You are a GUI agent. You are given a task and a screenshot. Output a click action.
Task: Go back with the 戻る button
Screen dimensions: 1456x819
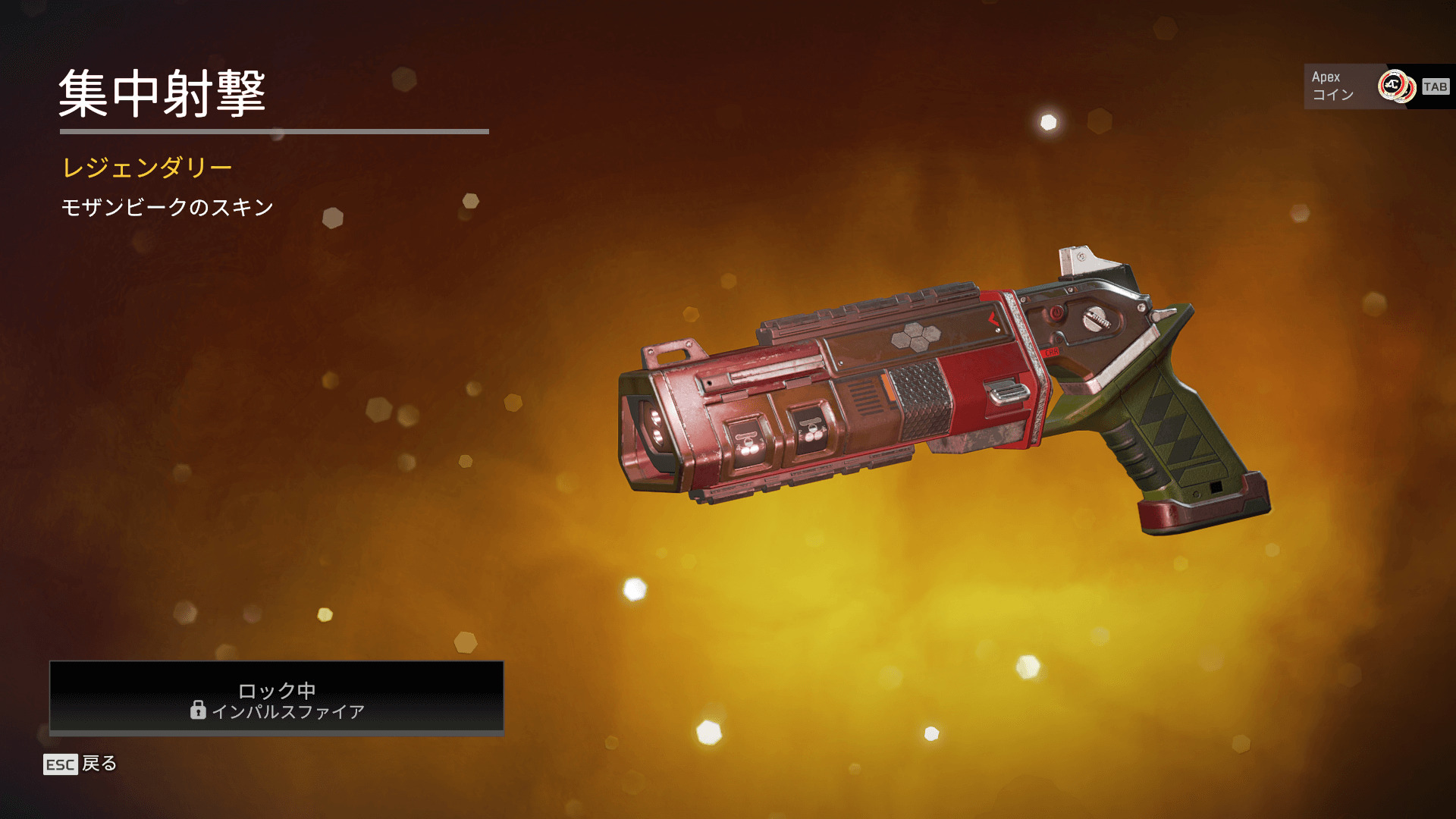coord(80,764)
